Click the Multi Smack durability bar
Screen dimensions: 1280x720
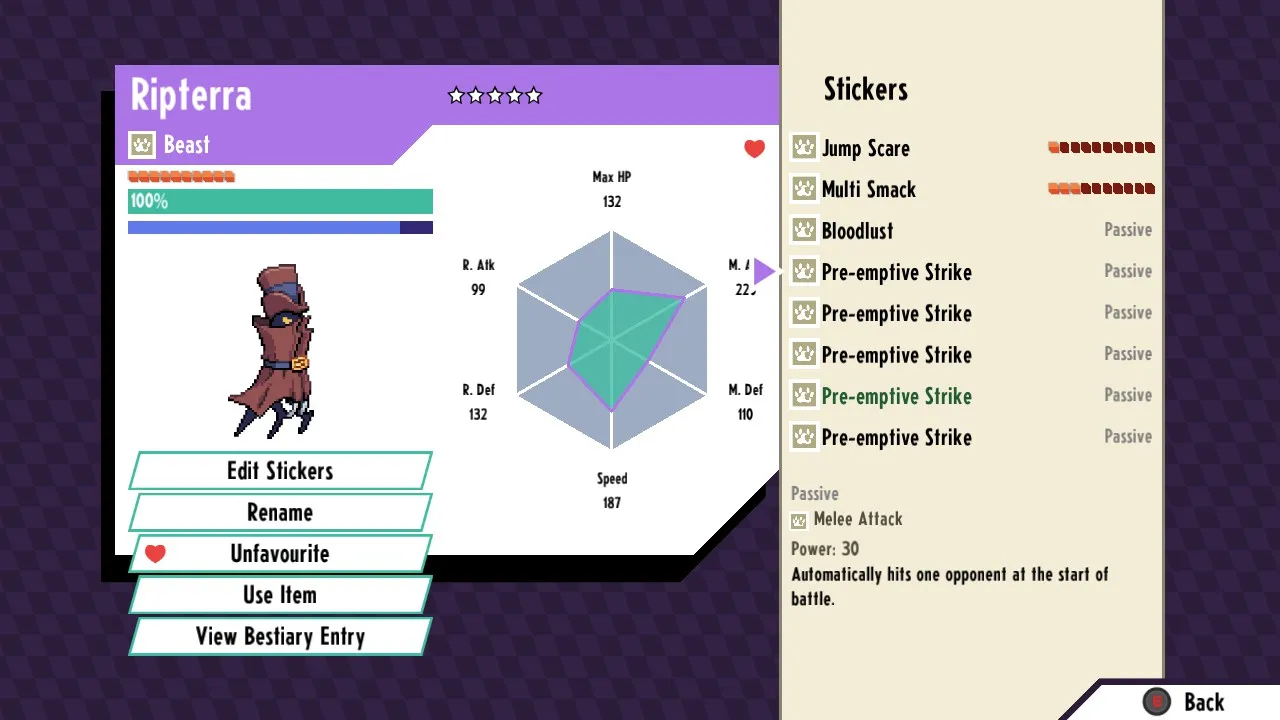1101,188
